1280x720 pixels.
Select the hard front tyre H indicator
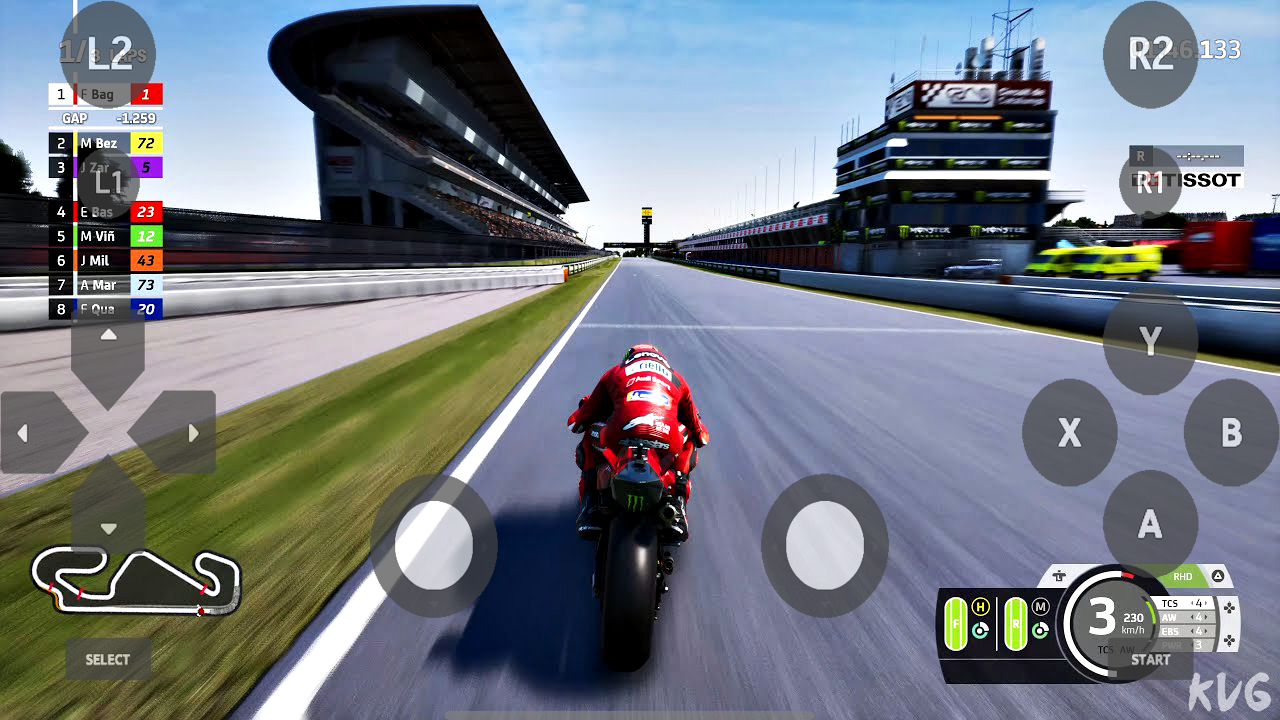[980, 605]
